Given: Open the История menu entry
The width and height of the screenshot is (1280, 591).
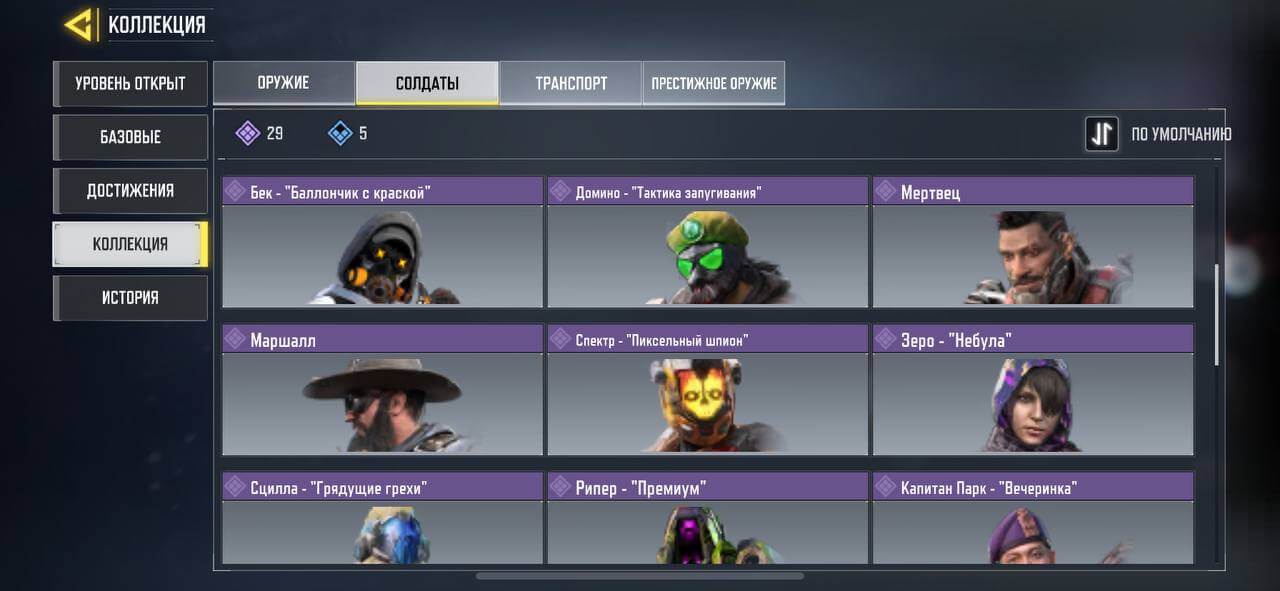Looking at the screenshot, I should [x=130, y=298].
